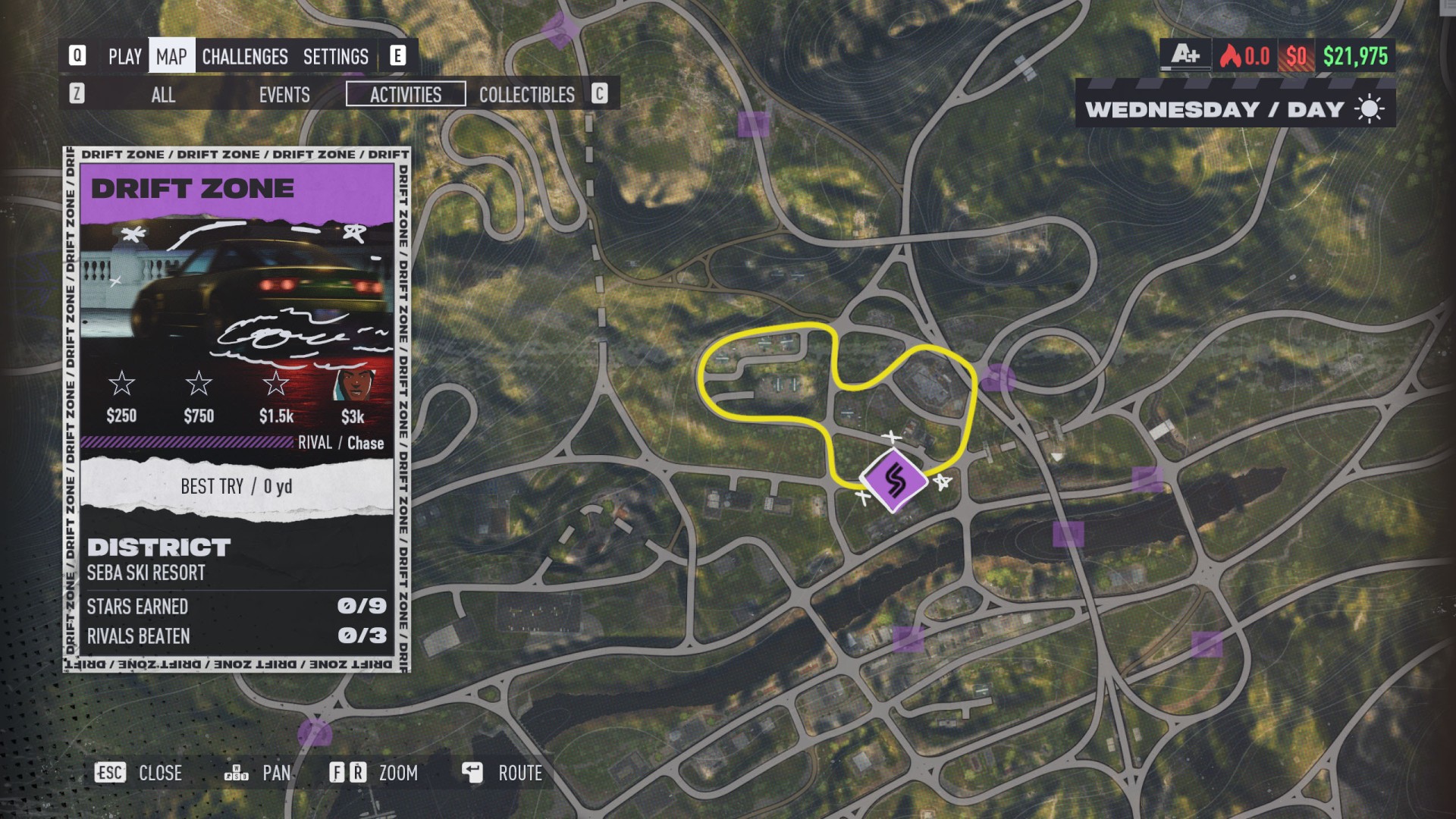Choose the ACTIVITIES map filter
This screenshot has height=819, width=1456.
pos(406,95)
